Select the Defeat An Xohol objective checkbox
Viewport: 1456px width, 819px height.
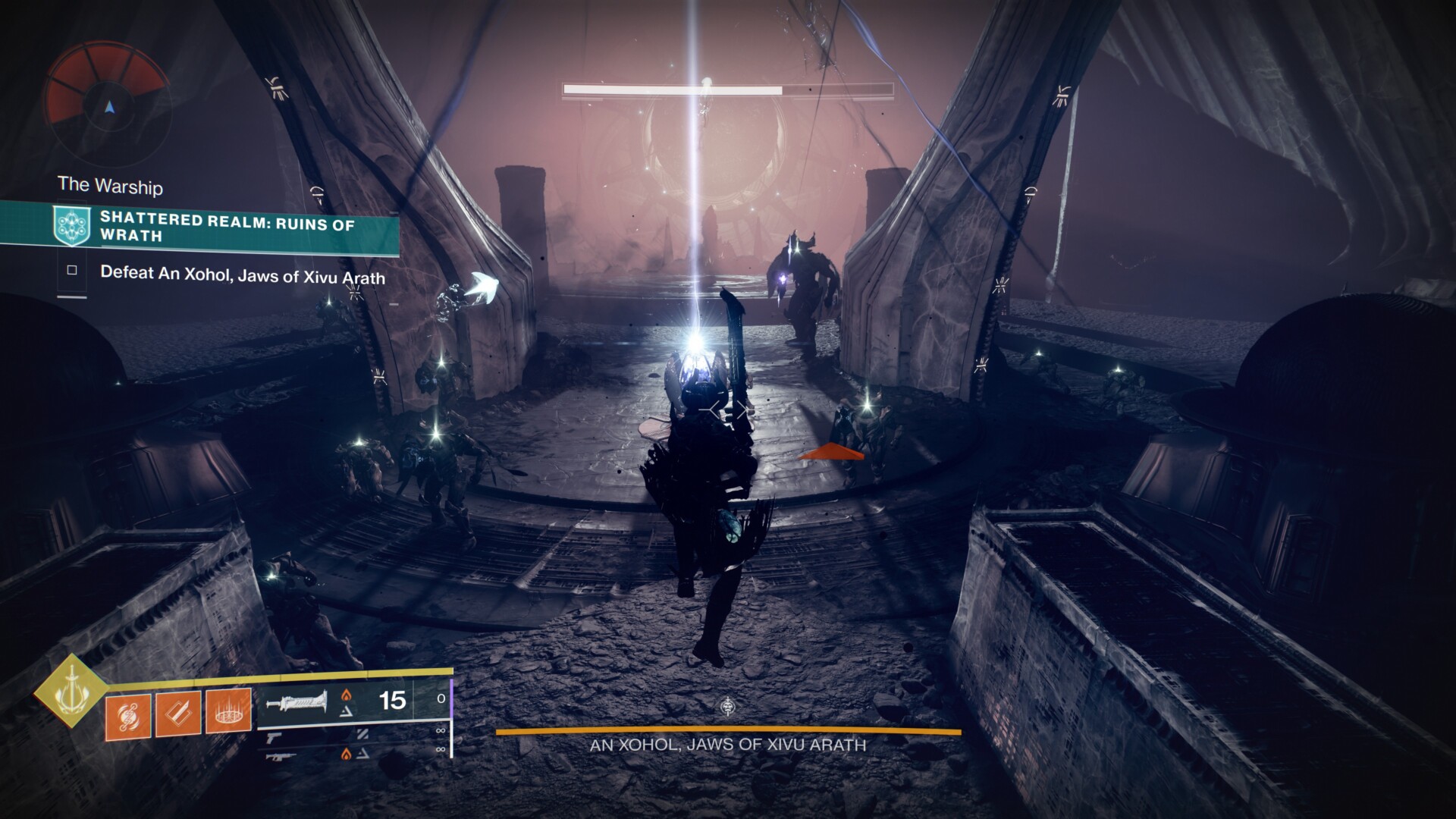[x=72, y=270]
